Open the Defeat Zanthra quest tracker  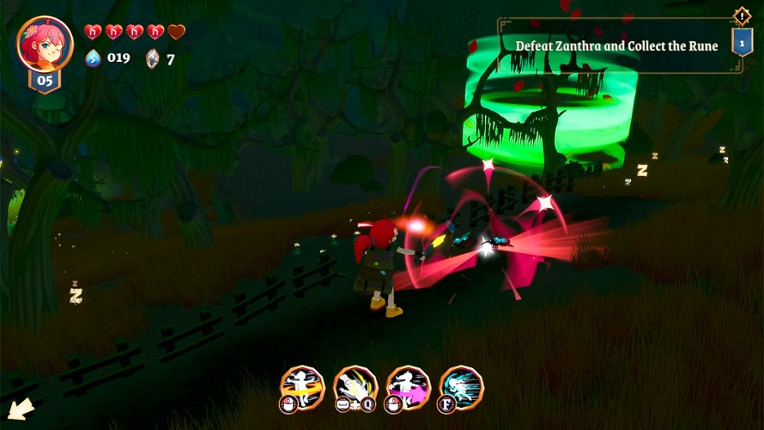click(x=616, y=46)
